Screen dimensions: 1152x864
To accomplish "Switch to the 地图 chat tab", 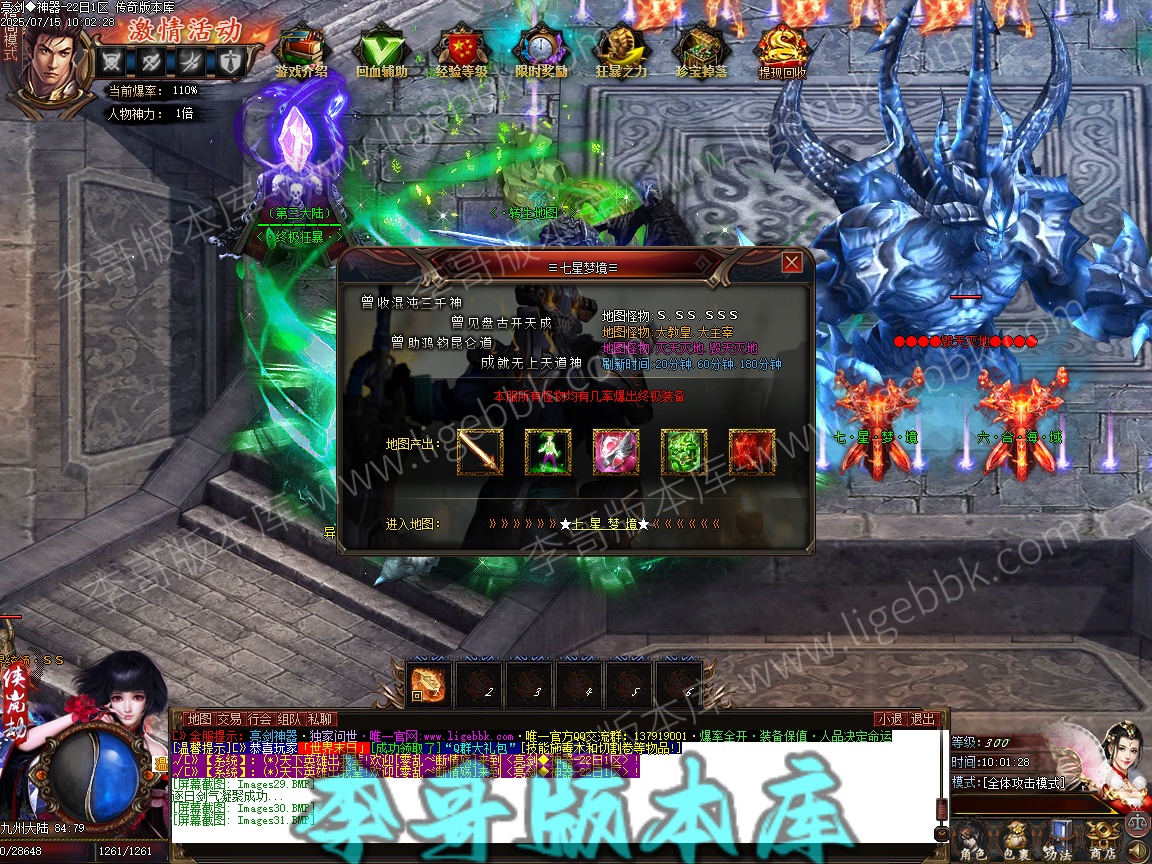I will 200,719.
